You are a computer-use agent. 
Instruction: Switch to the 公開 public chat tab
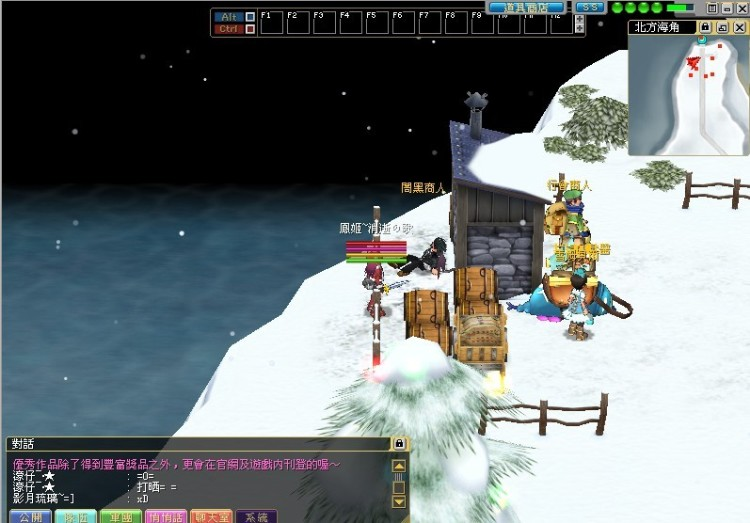click(x=28, y=517)
